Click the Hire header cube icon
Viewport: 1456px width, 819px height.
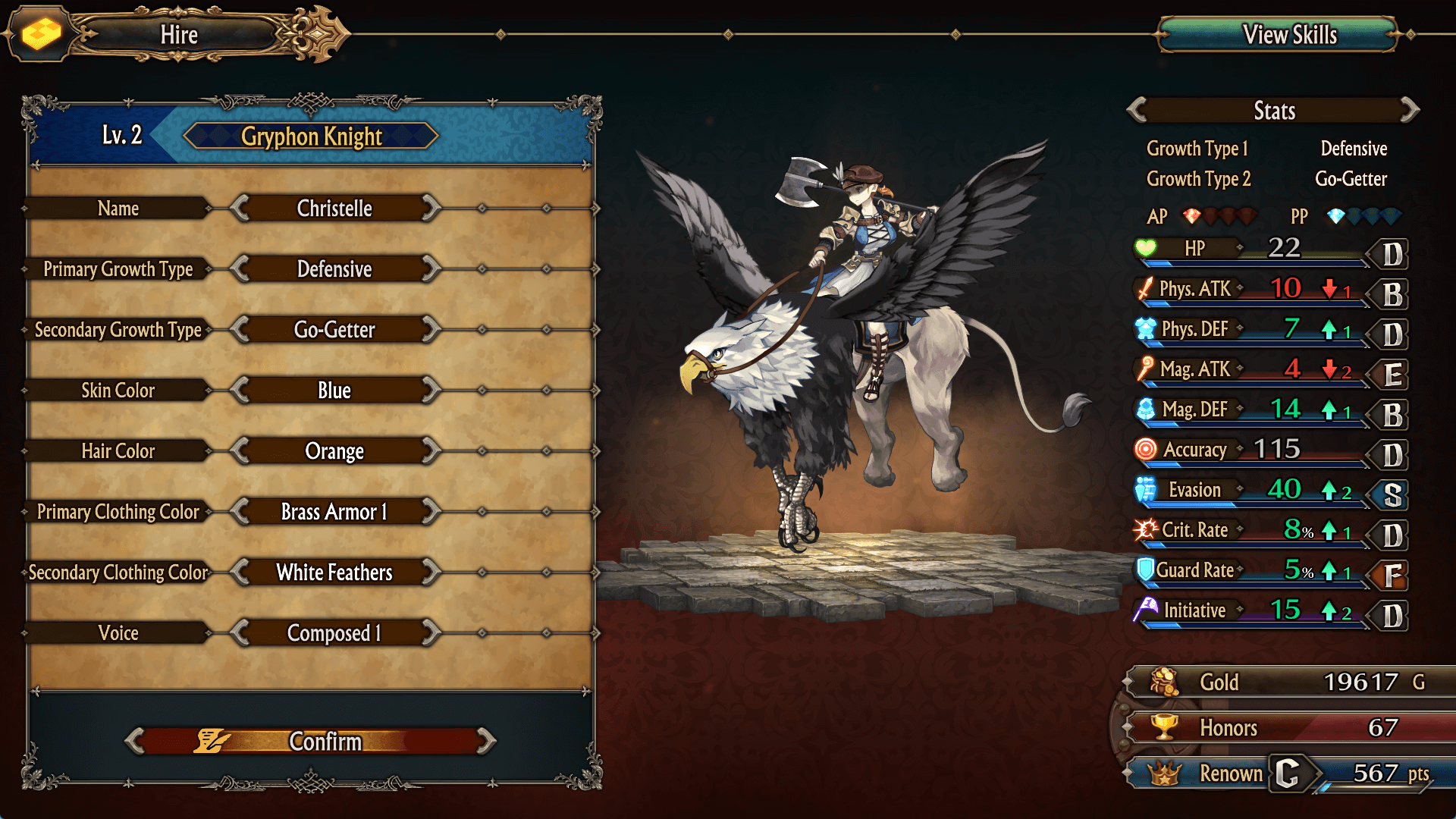(x=41, y=34)
